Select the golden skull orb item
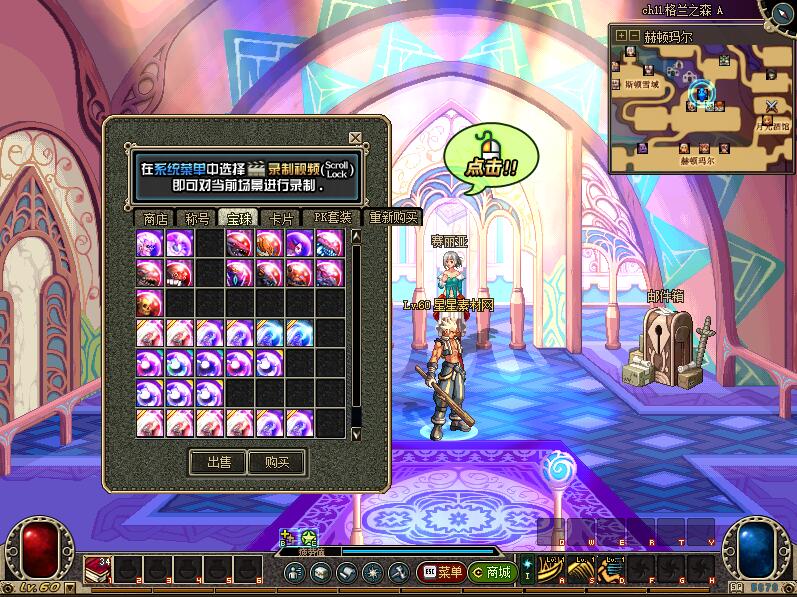This screenshot has width=797, height=597. (150, 302)
